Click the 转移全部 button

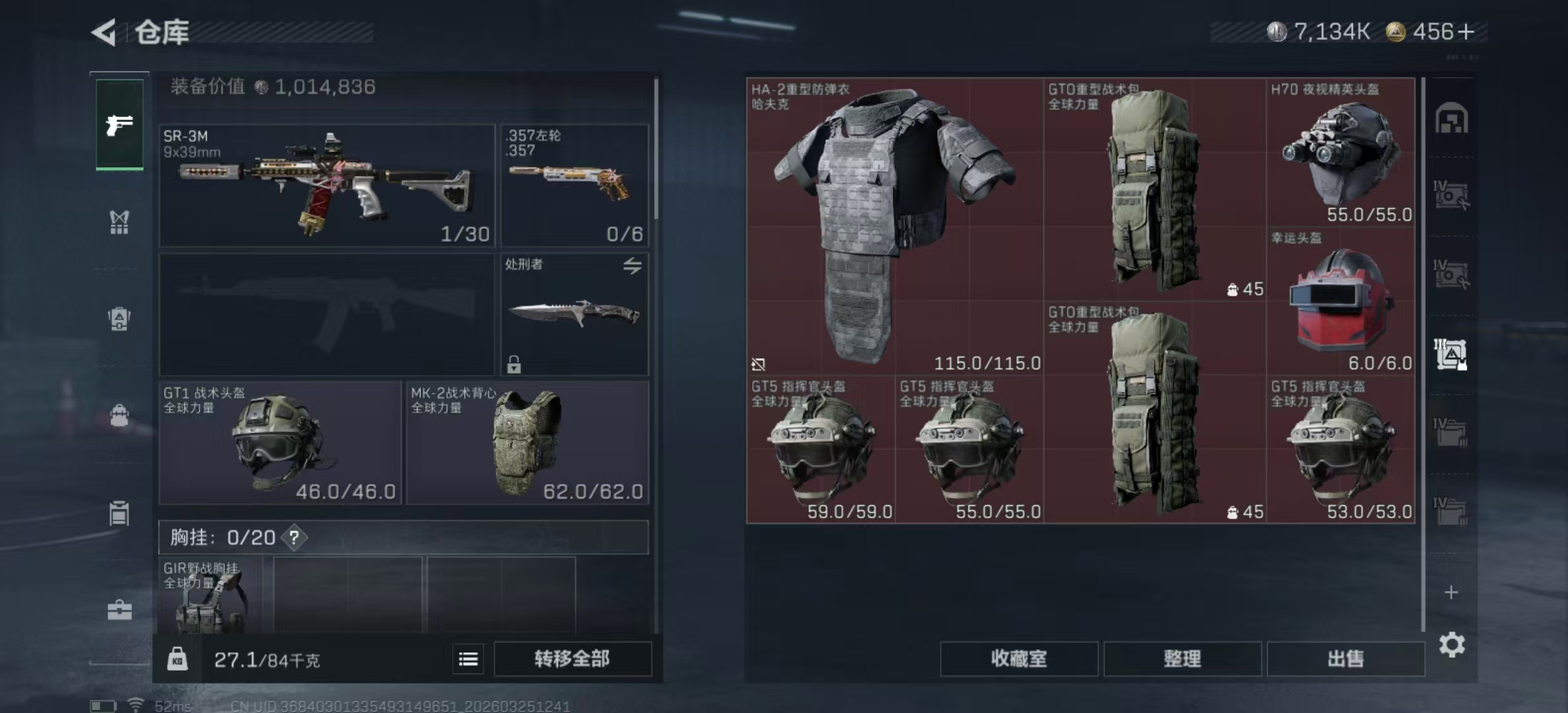(572, 659)
